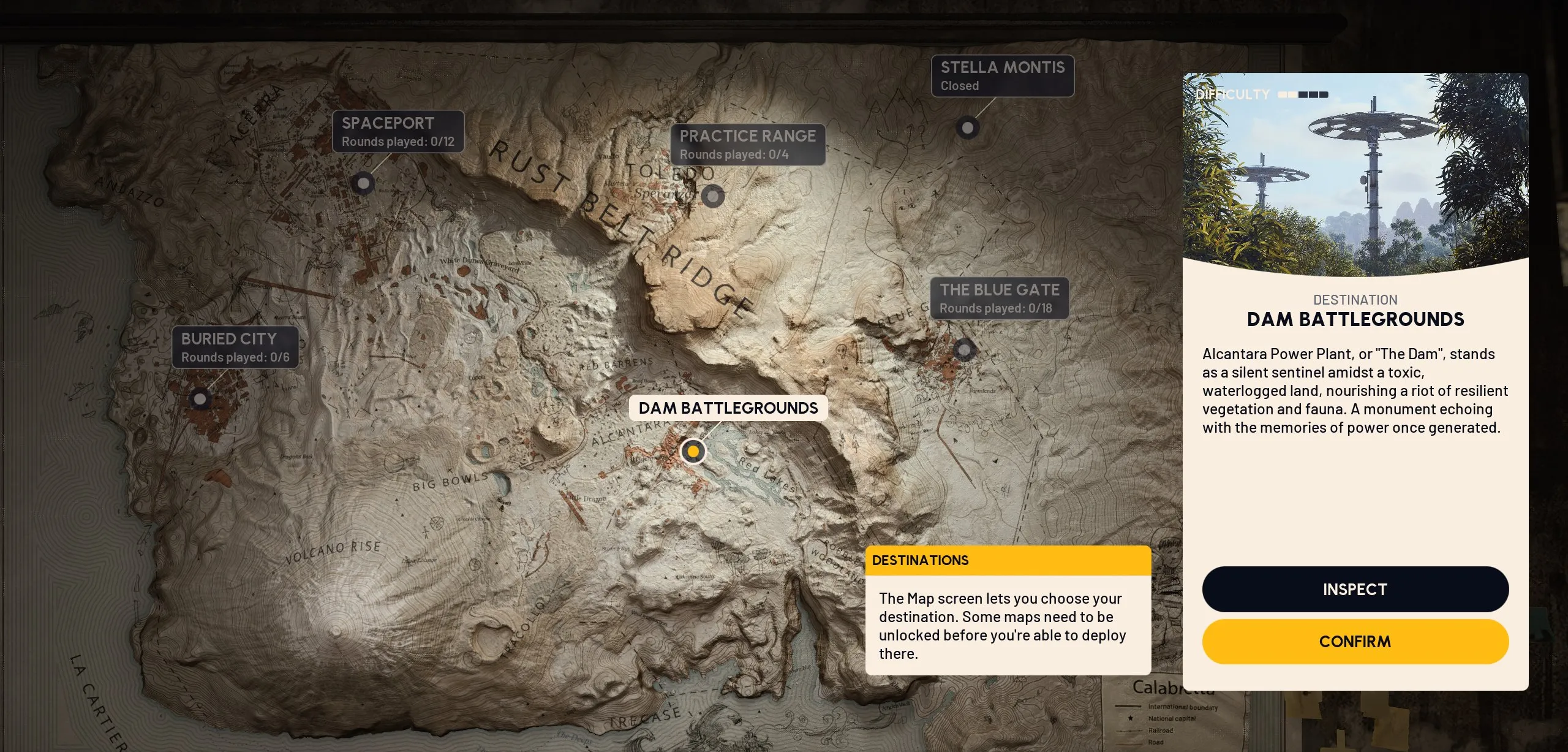Select the Stella Montis Closed label
The width and height of the screenshot is (1568, 752).
(x=1002, y=76)
